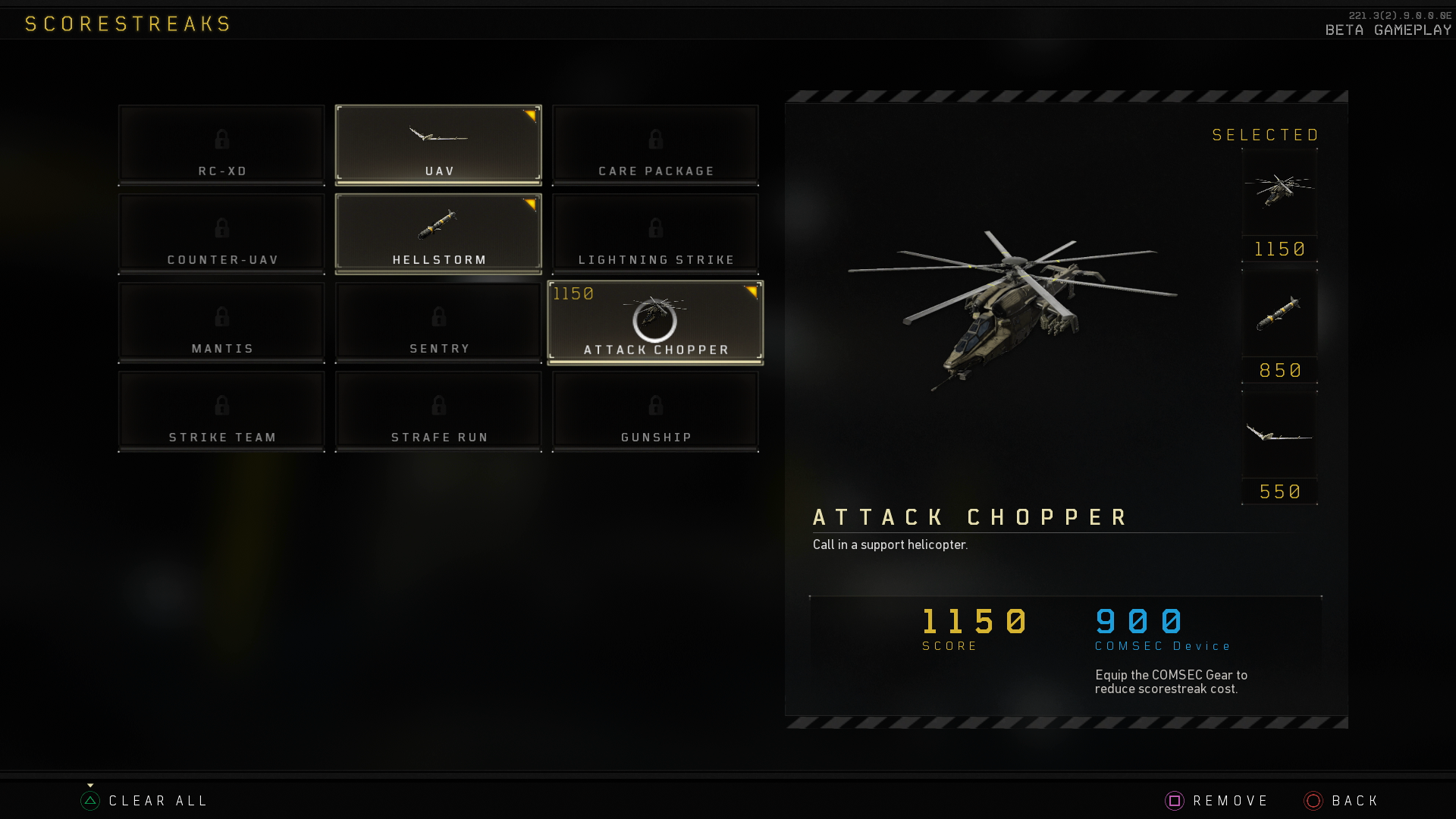Viewport: 1456px width, 819px height.
Task: Select the Attack Chopper scorestreak
Action: [x=655, y=322]
